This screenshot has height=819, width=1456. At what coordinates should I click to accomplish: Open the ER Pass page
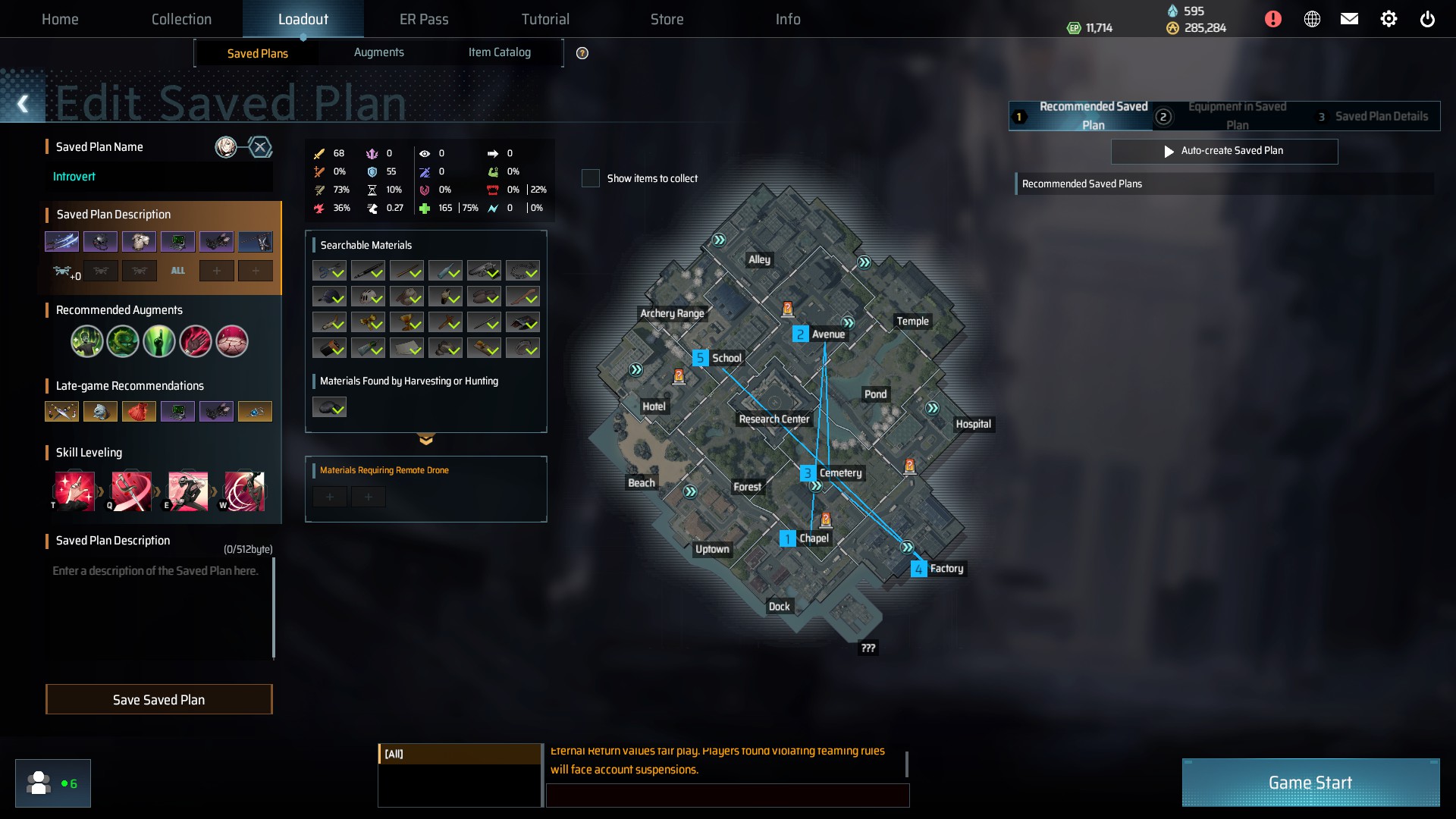(424, 19)
